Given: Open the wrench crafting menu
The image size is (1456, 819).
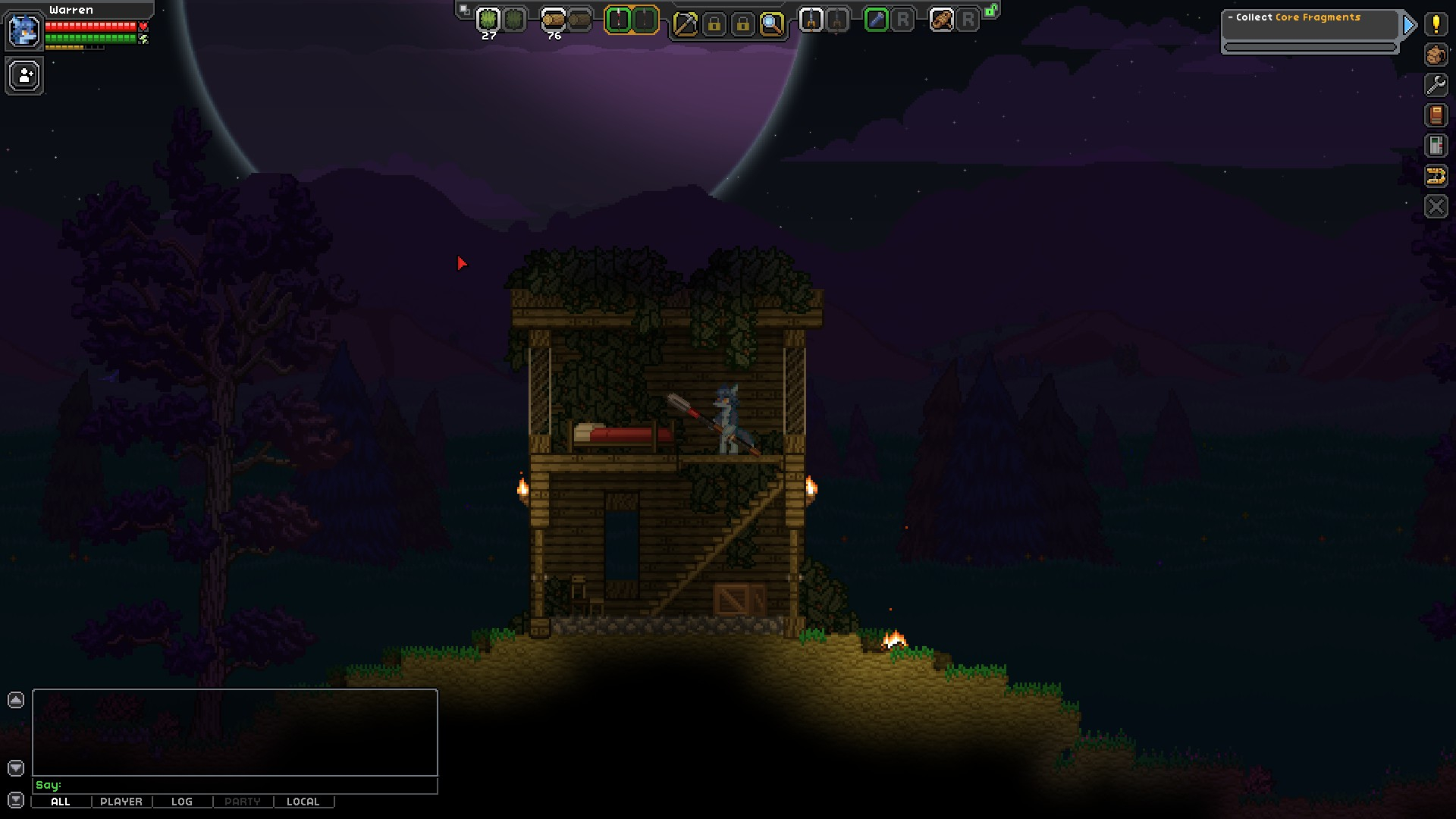Looking at the screenshot, I should click(1436, 85).
